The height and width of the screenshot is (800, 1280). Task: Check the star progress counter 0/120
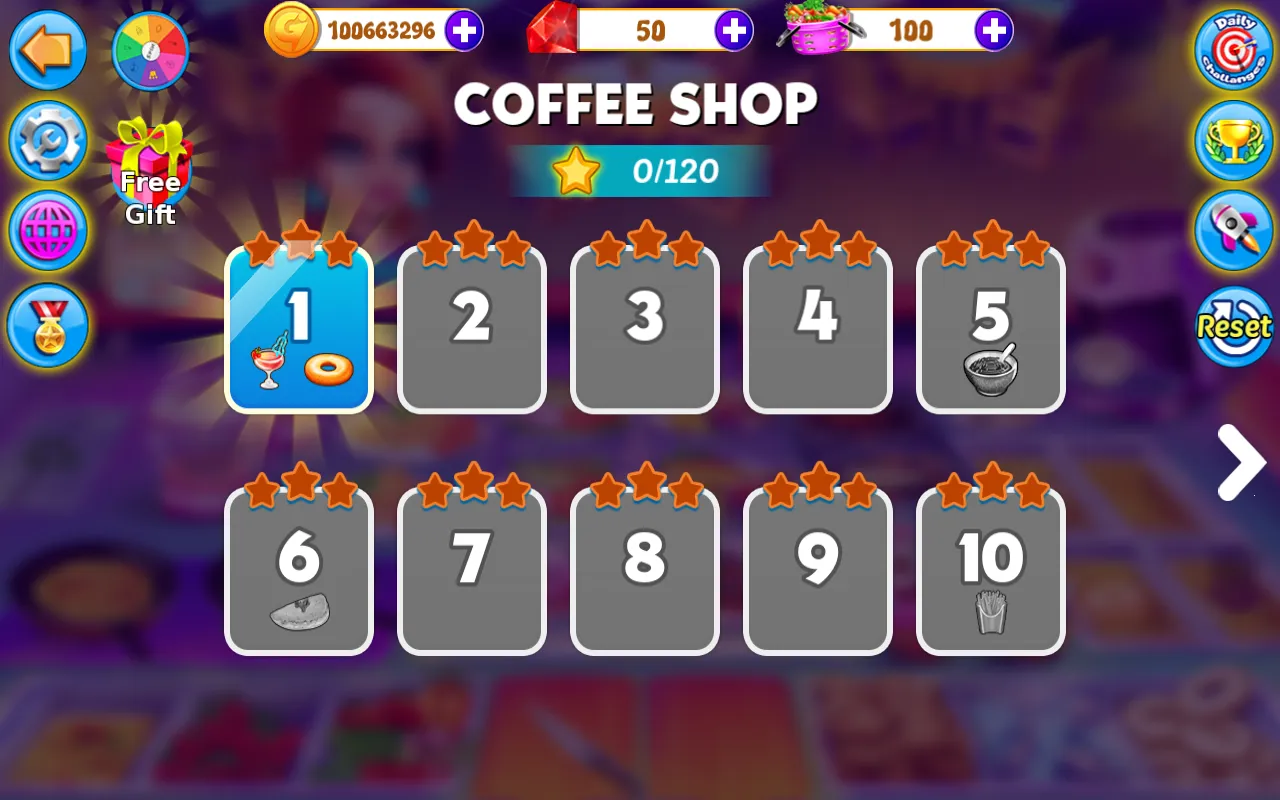coord(640,170)
